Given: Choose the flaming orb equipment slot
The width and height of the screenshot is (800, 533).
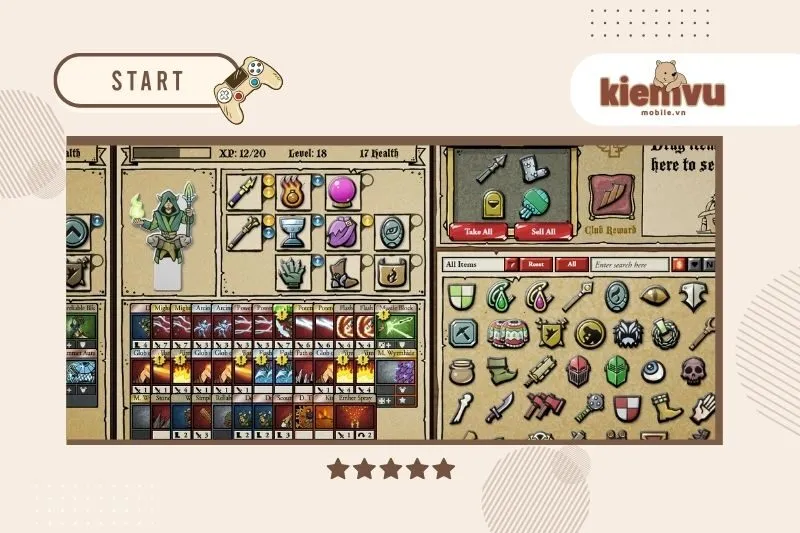Looking at the screenshot, I should click(x=292, y=189).
